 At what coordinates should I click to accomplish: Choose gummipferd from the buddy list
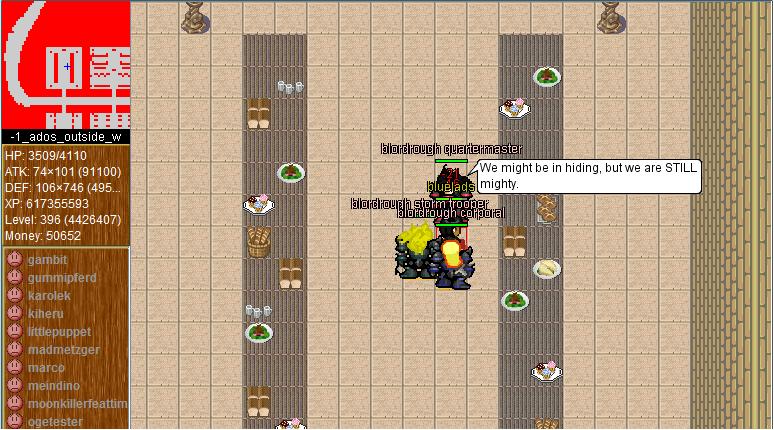(x=62, y=278)
